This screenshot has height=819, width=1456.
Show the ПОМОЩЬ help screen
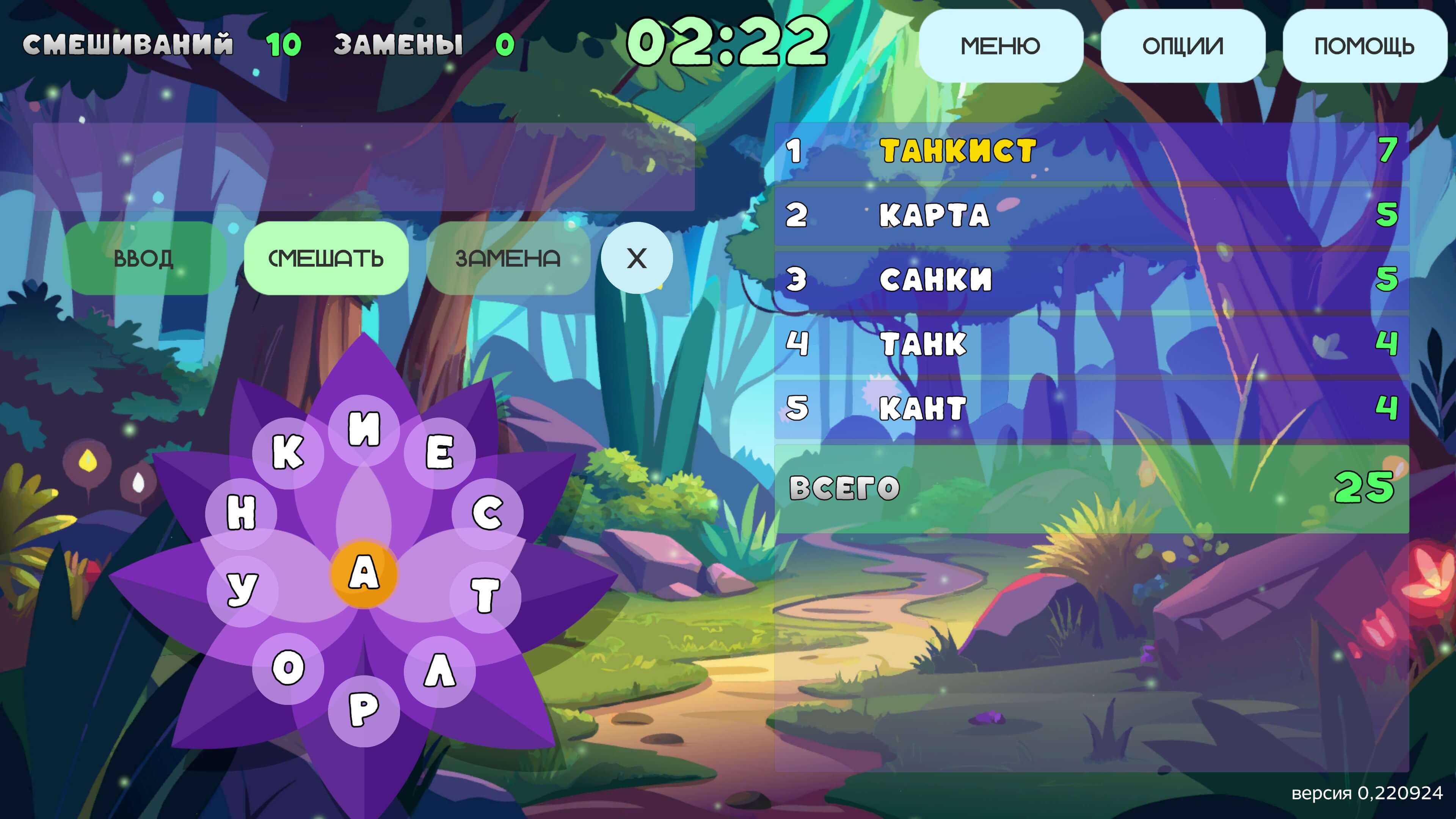(x=1364, y=46)
